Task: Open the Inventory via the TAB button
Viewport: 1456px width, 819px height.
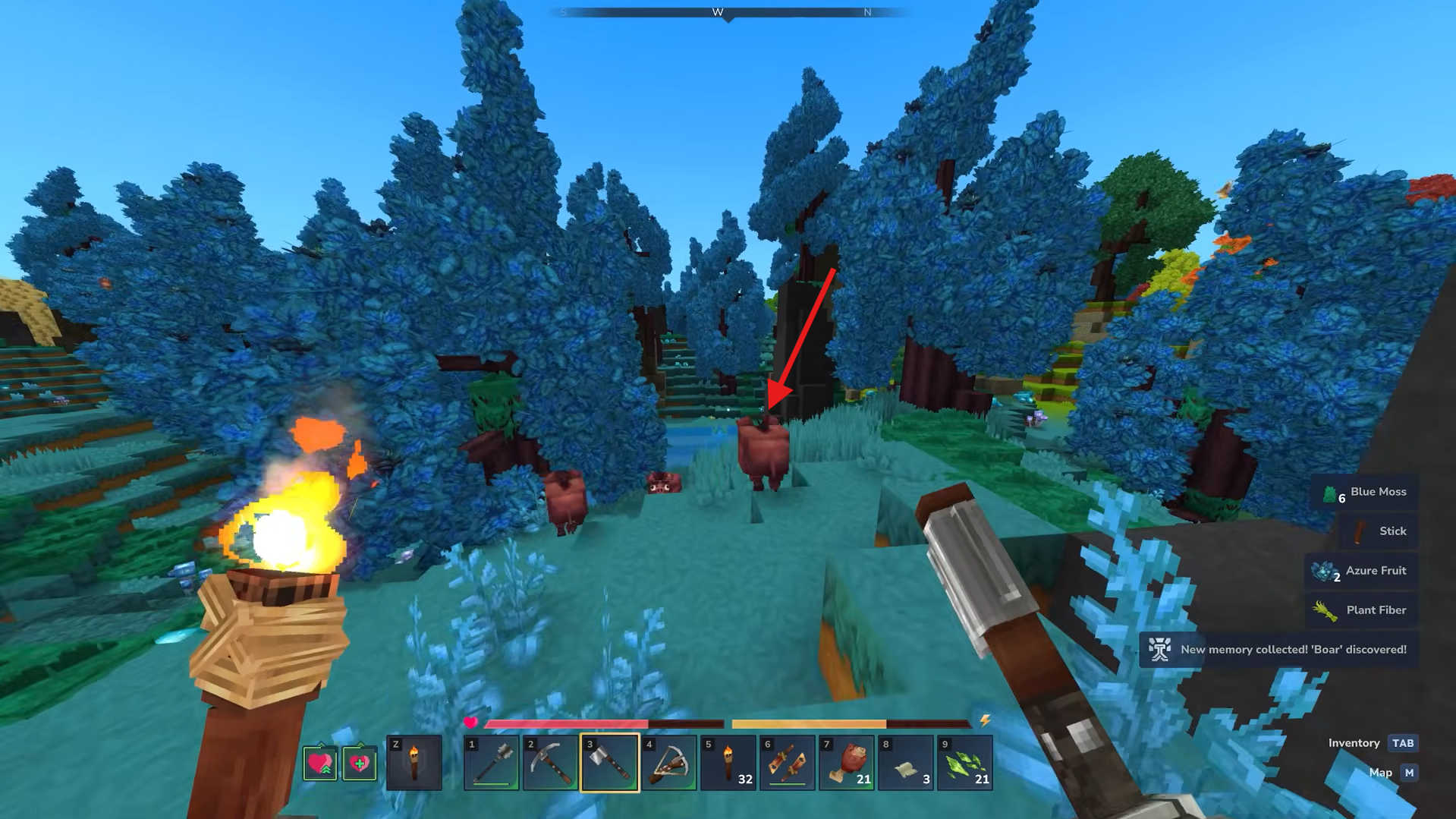Action: pyautogui.click(x=1403, y=743)
